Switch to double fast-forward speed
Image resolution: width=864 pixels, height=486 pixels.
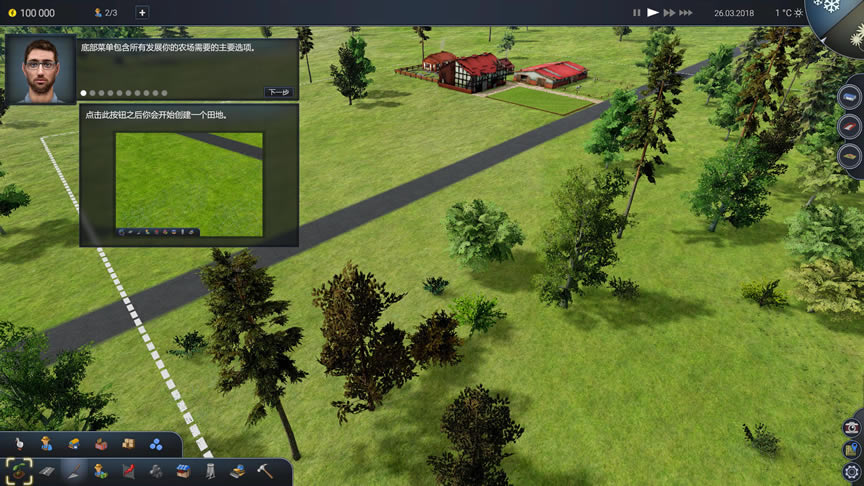(669, 13)
